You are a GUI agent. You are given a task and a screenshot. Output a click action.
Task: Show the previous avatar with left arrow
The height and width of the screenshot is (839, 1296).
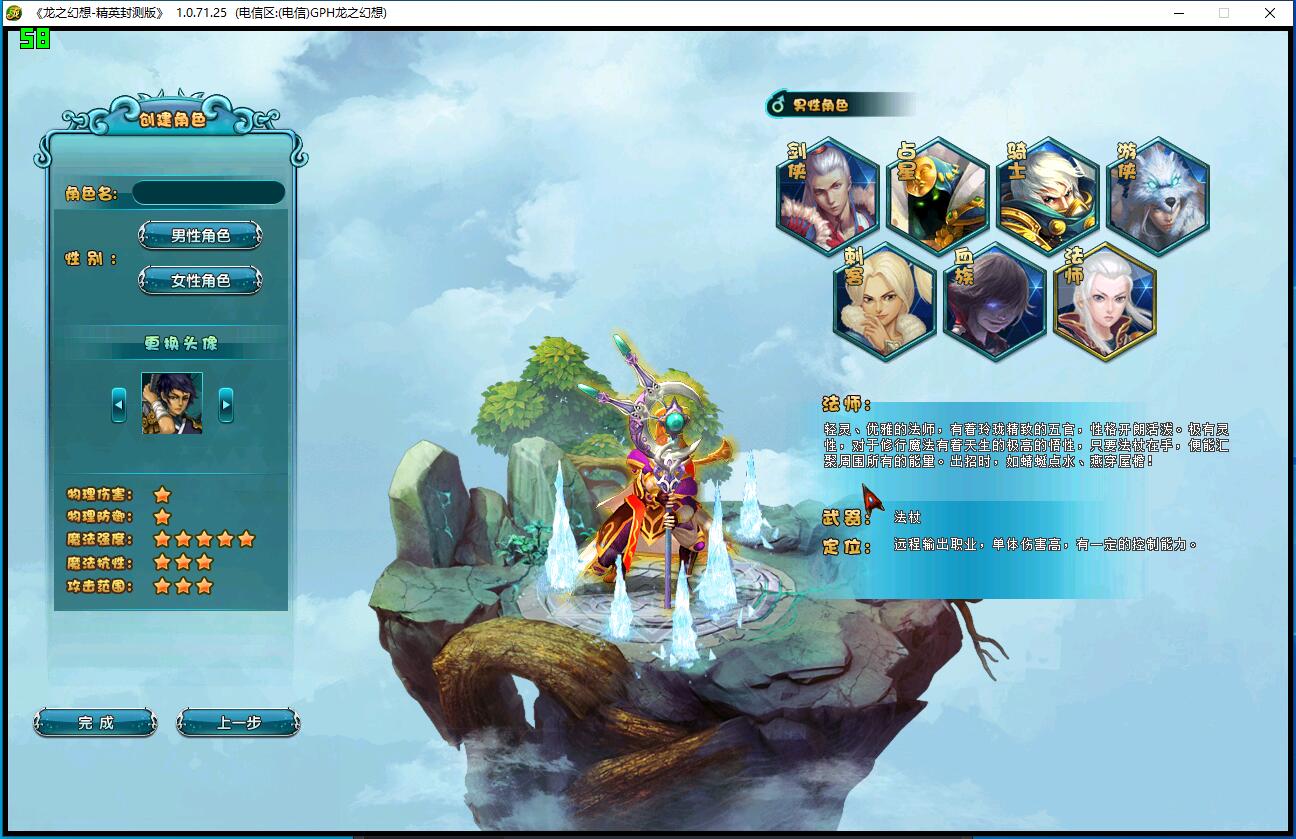119,404
